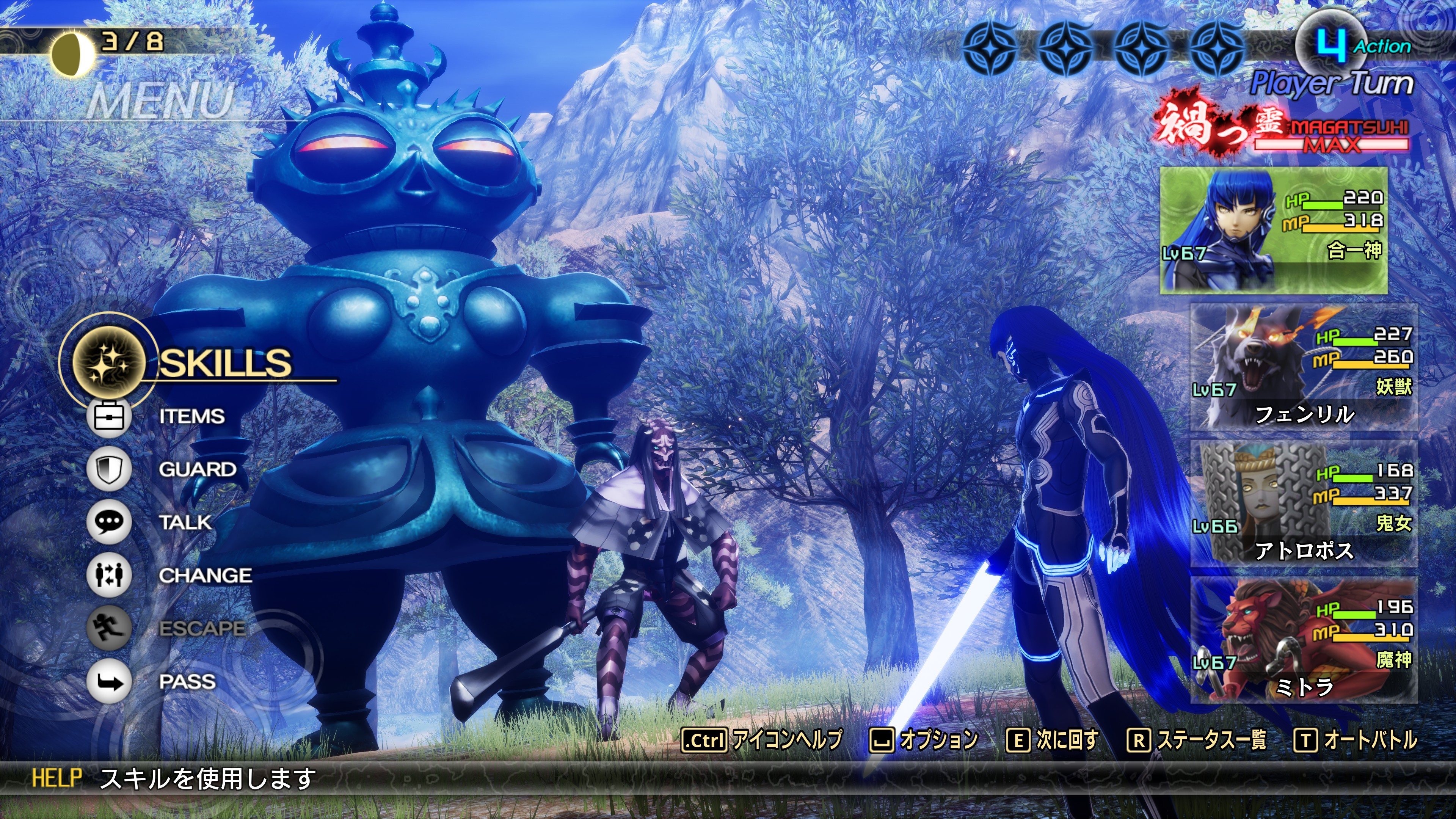Show the ステータス一覧 status list
Screen dimensions: 1456x819
pyautogui.click(x=1197, y=740)
